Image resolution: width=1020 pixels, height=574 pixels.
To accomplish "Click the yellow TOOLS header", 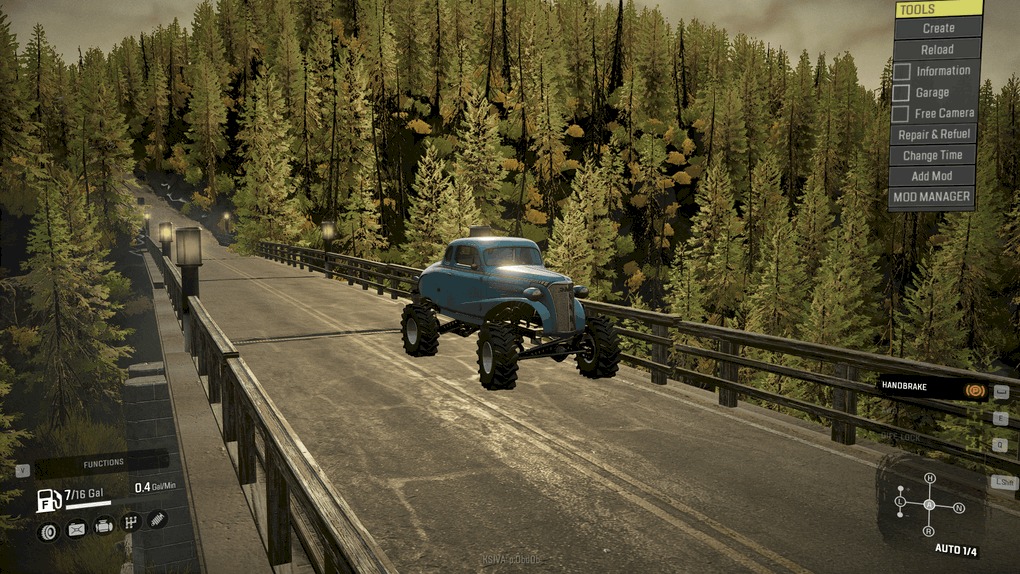I will 938,9.
